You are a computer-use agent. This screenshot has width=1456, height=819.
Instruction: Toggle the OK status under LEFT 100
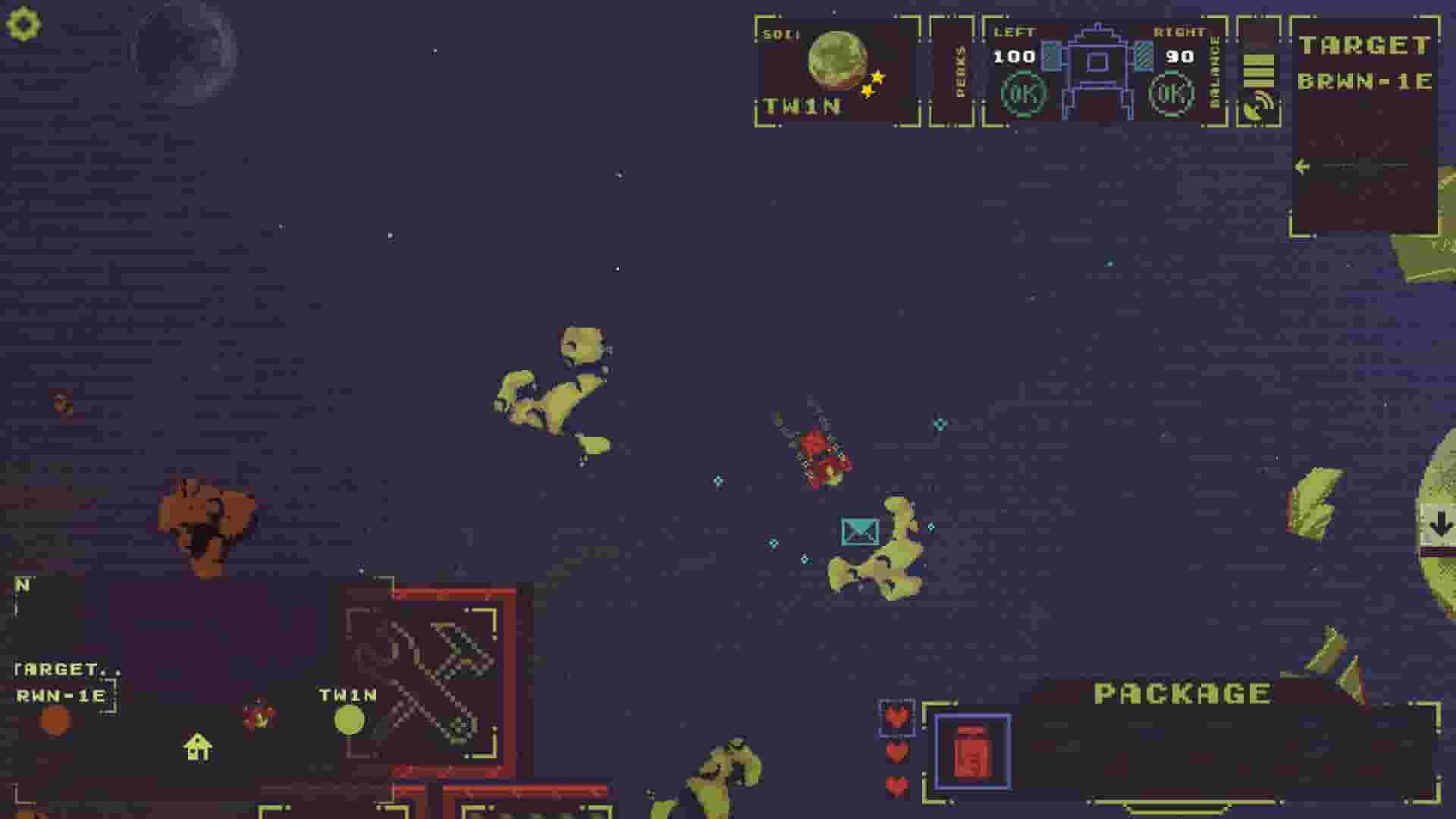(1023, 95)
